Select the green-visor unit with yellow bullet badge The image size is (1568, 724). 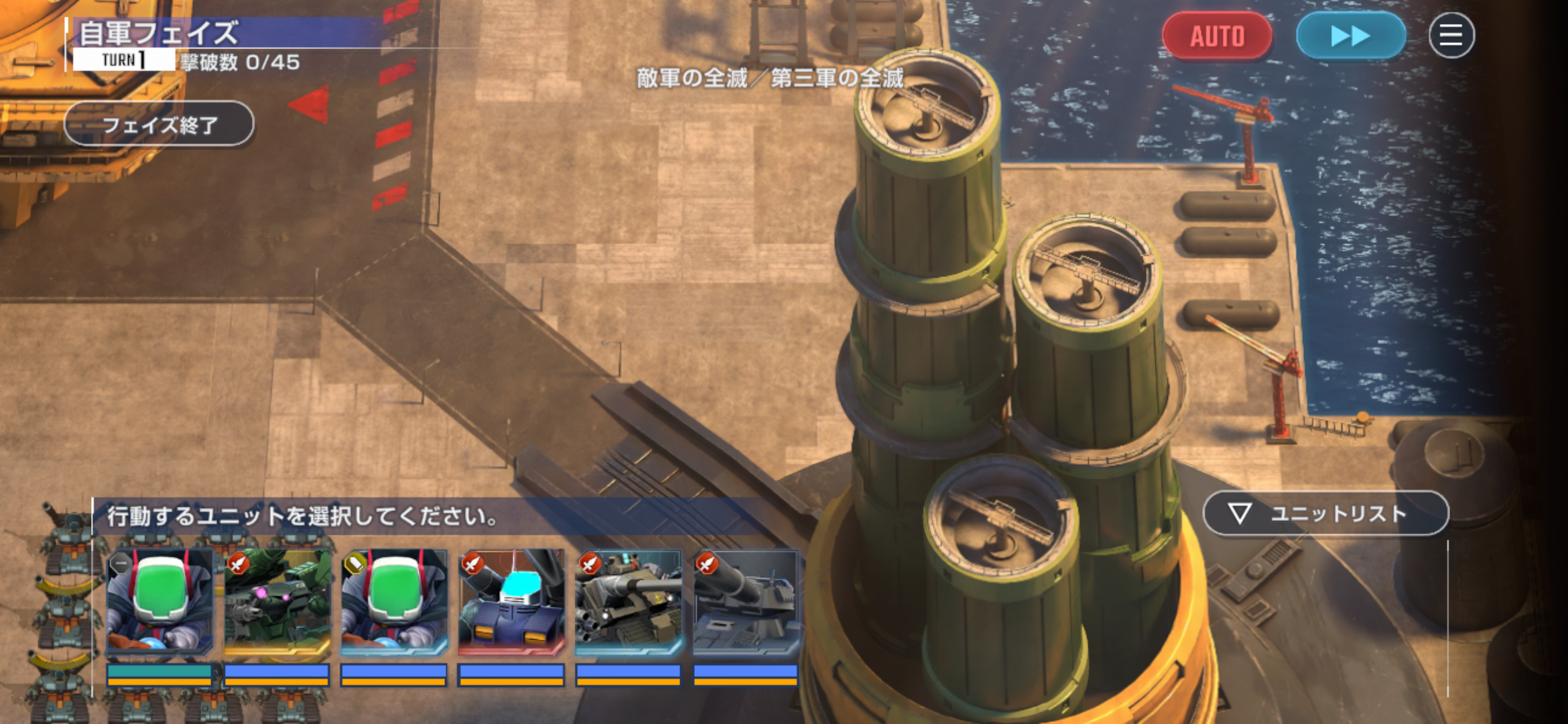[394, 601]
